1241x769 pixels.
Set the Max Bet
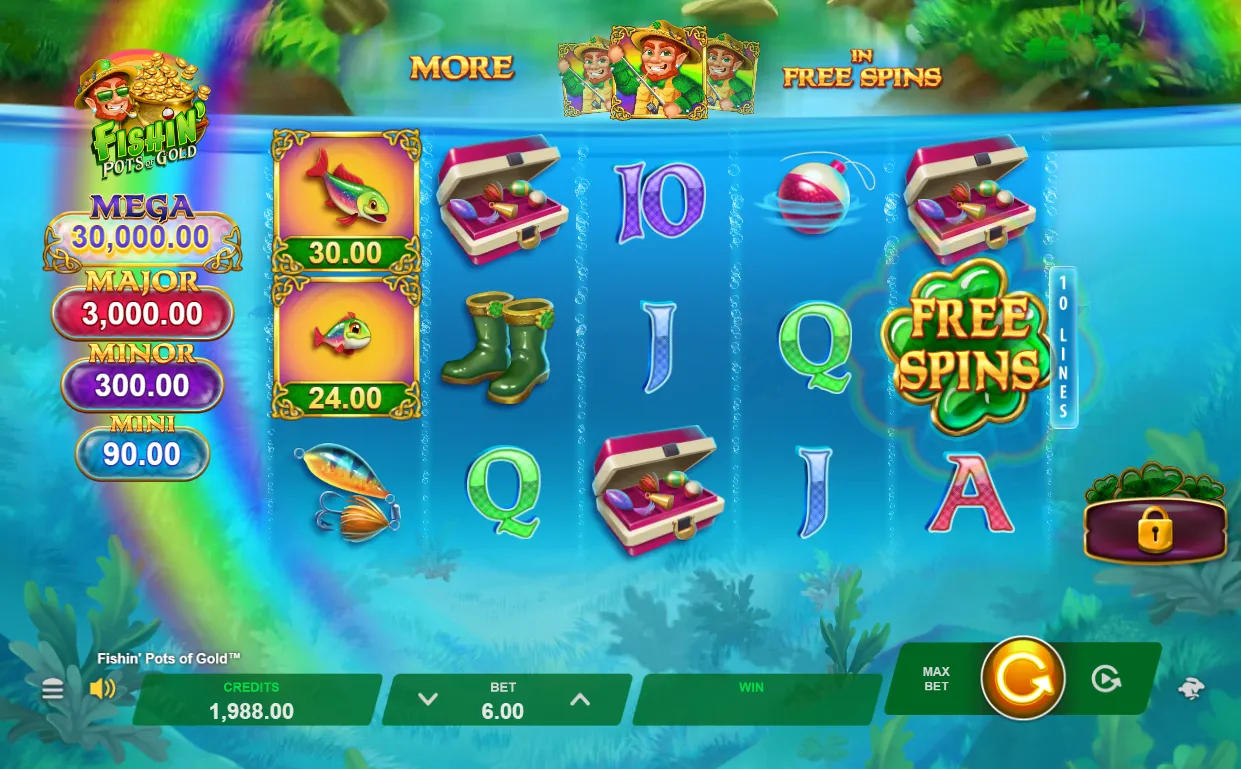(x=936, y=679)
